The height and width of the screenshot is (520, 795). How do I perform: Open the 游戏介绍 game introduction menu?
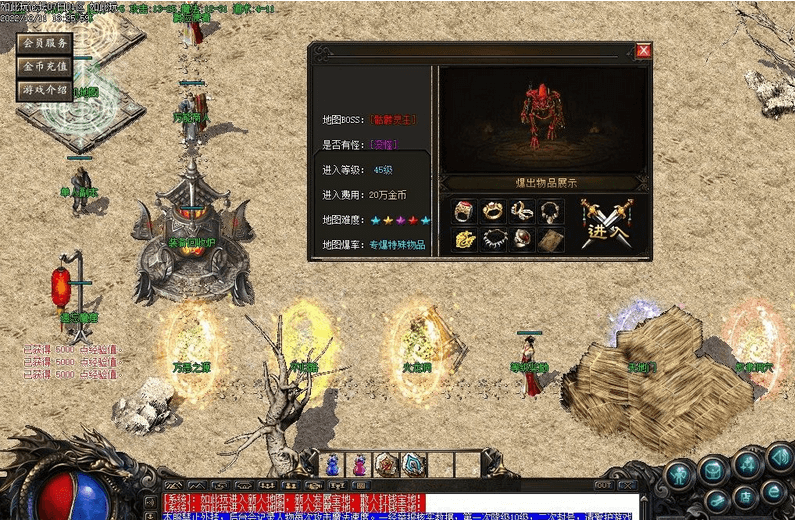click(45, 90)
